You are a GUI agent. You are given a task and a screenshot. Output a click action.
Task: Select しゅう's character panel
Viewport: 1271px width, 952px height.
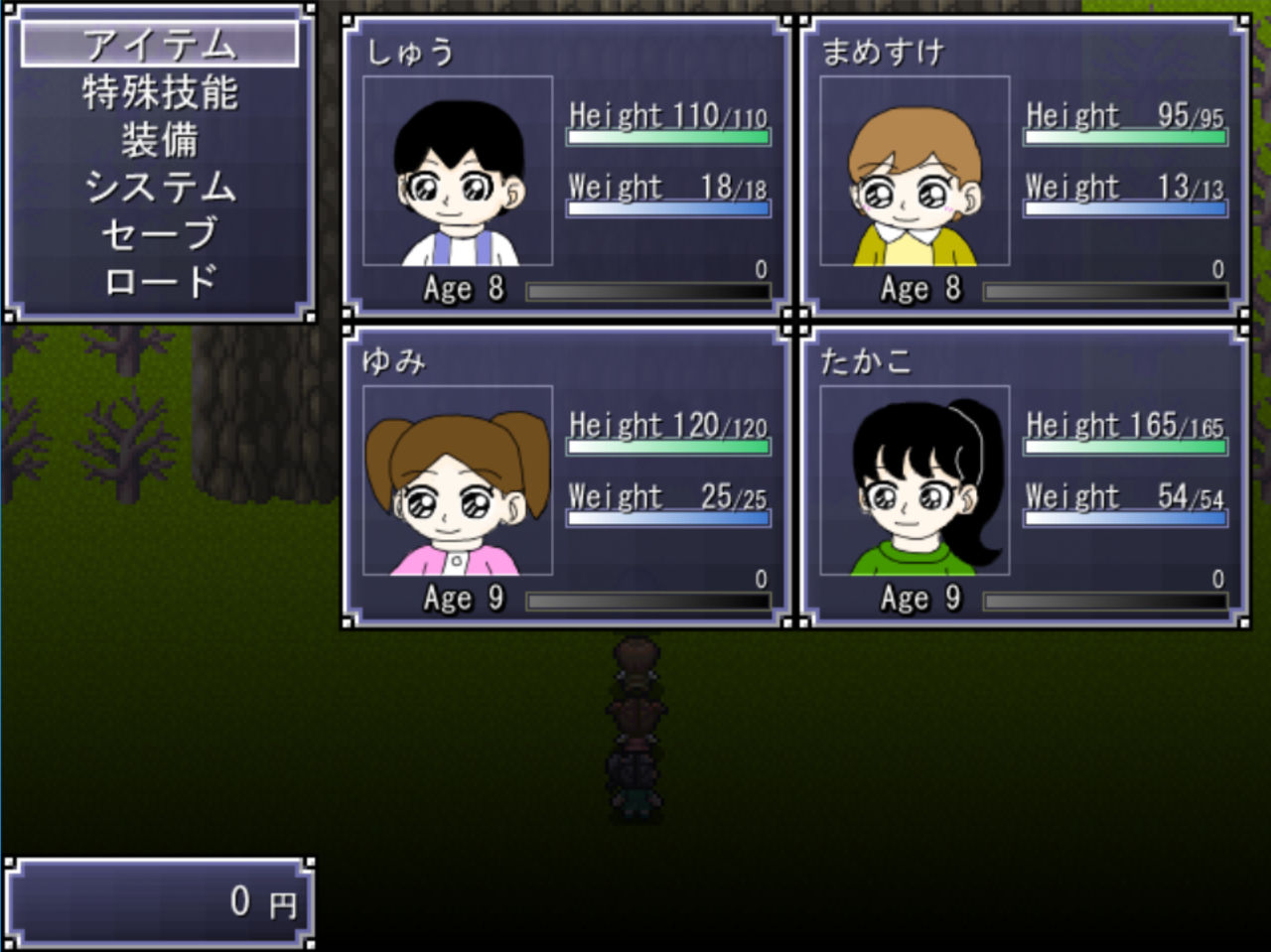(567, 167)
